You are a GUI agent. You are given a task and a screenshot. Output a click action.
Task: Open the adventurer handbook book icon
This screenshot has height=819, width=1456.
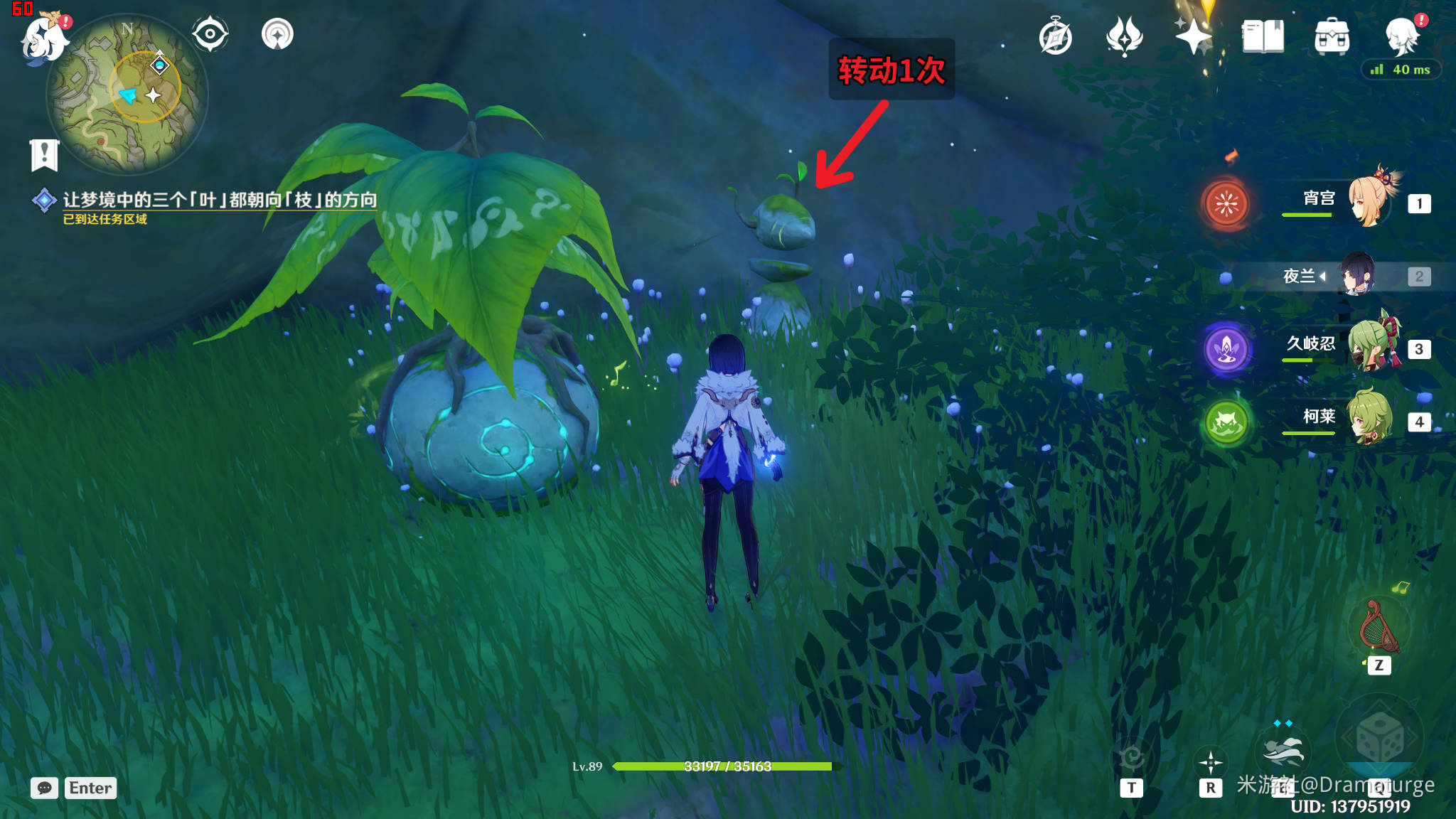(1263, 36)
